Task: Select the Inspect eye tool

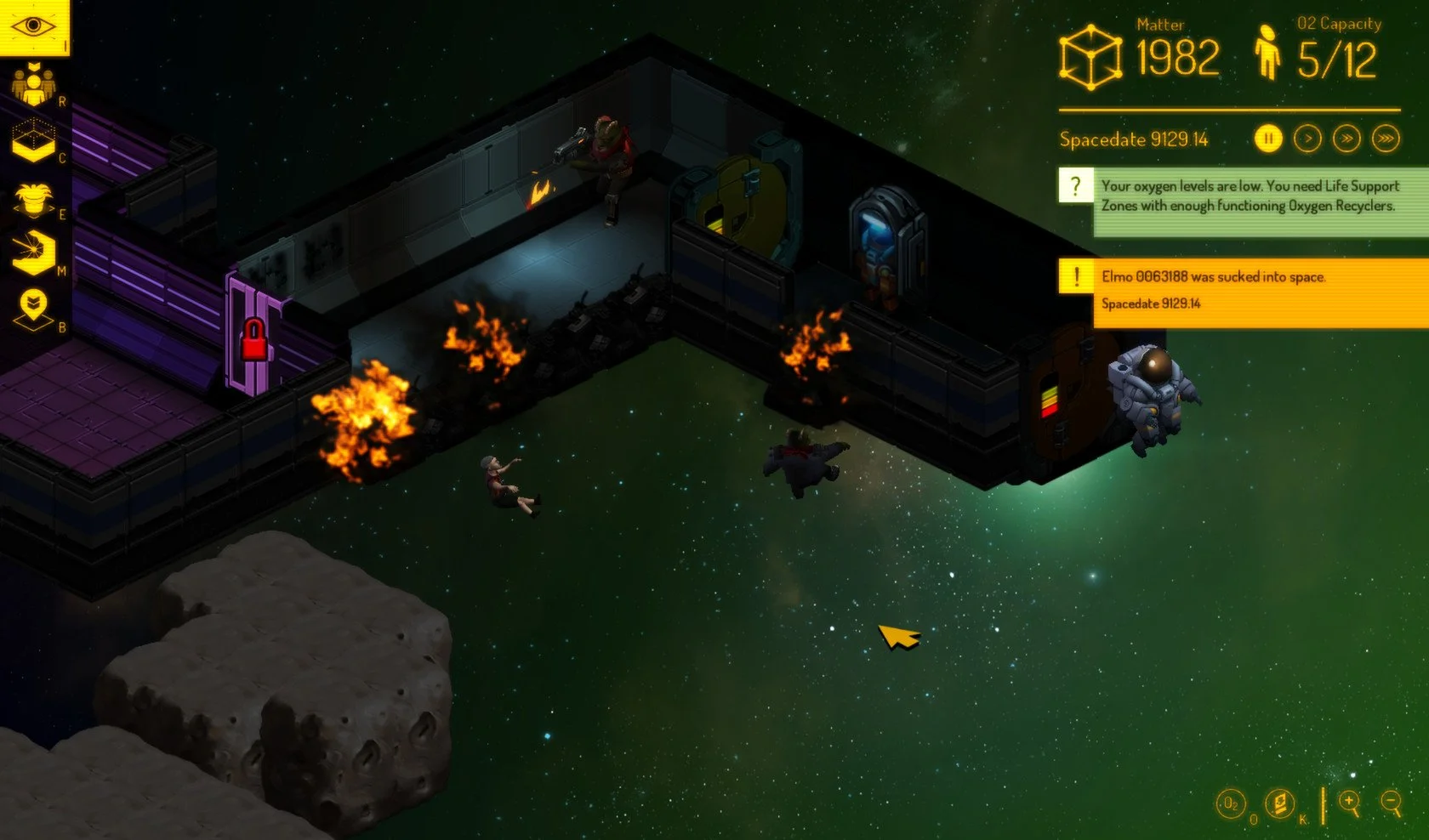Action: coord(32,26)
